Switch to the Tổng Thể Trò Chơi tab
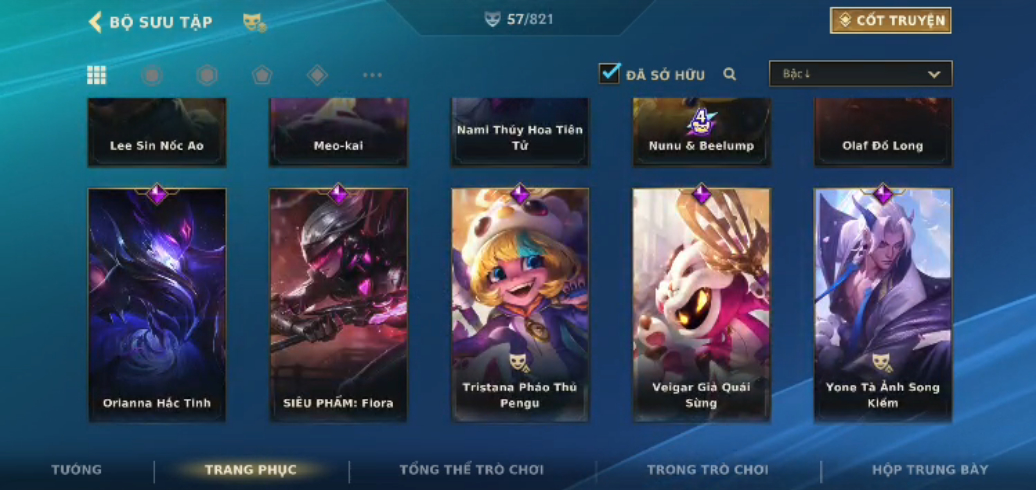 coord(471,470)
